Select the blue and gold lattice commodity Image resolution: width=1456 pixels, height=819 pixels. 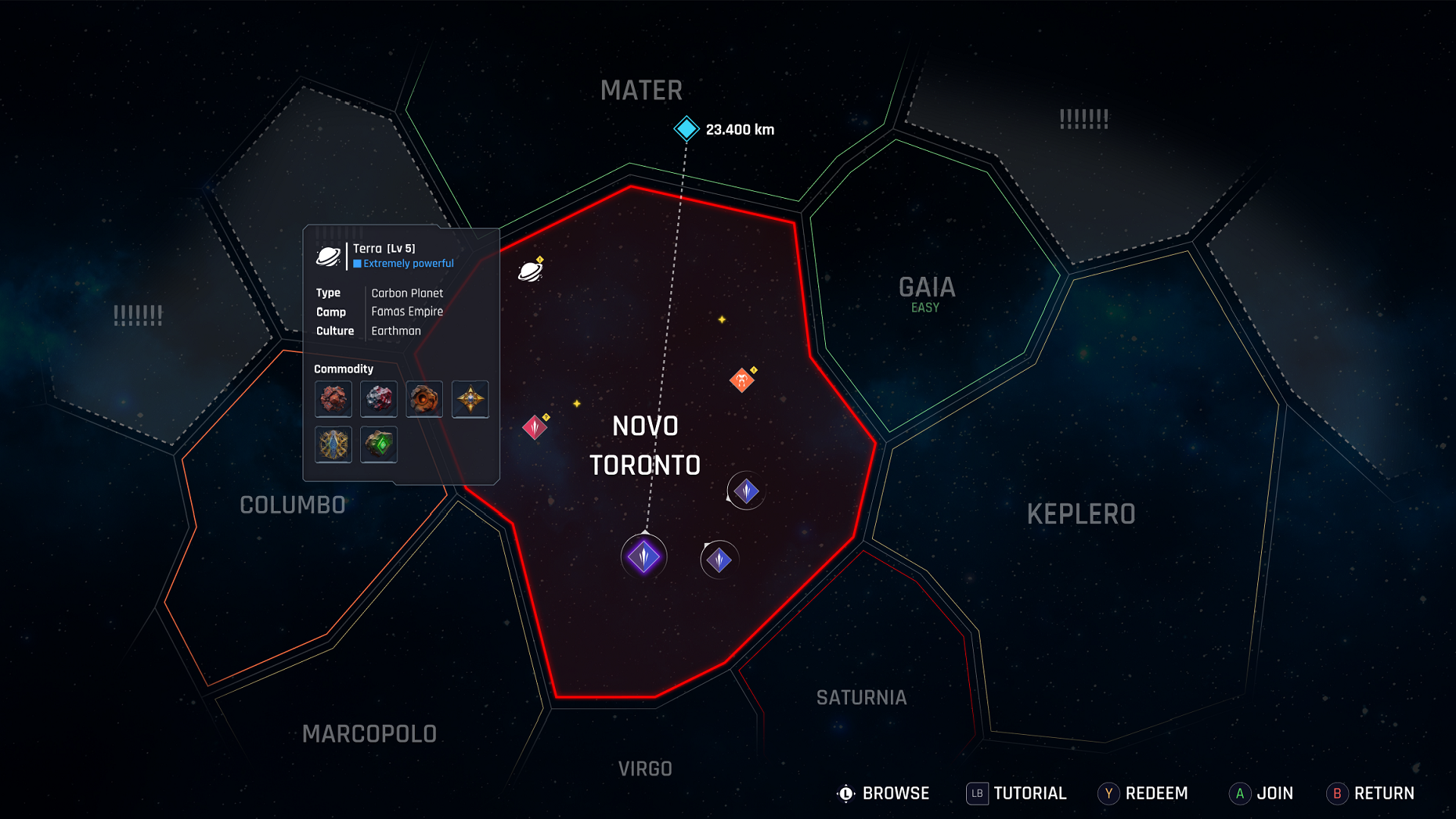click(334, 444)
